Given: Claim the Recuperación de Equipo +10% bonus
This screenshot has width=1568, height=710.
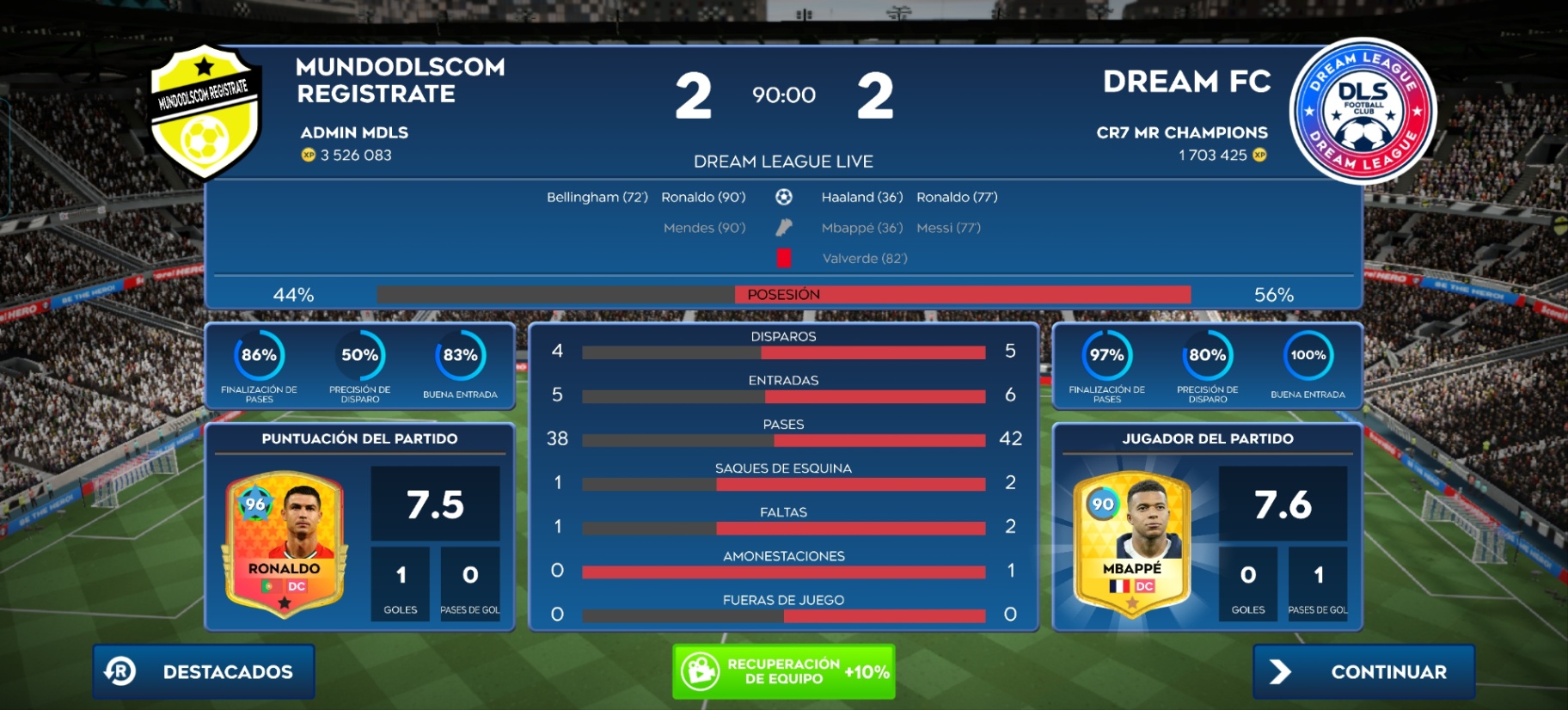Looking at the screenshot, I should (x=783, y=671).
